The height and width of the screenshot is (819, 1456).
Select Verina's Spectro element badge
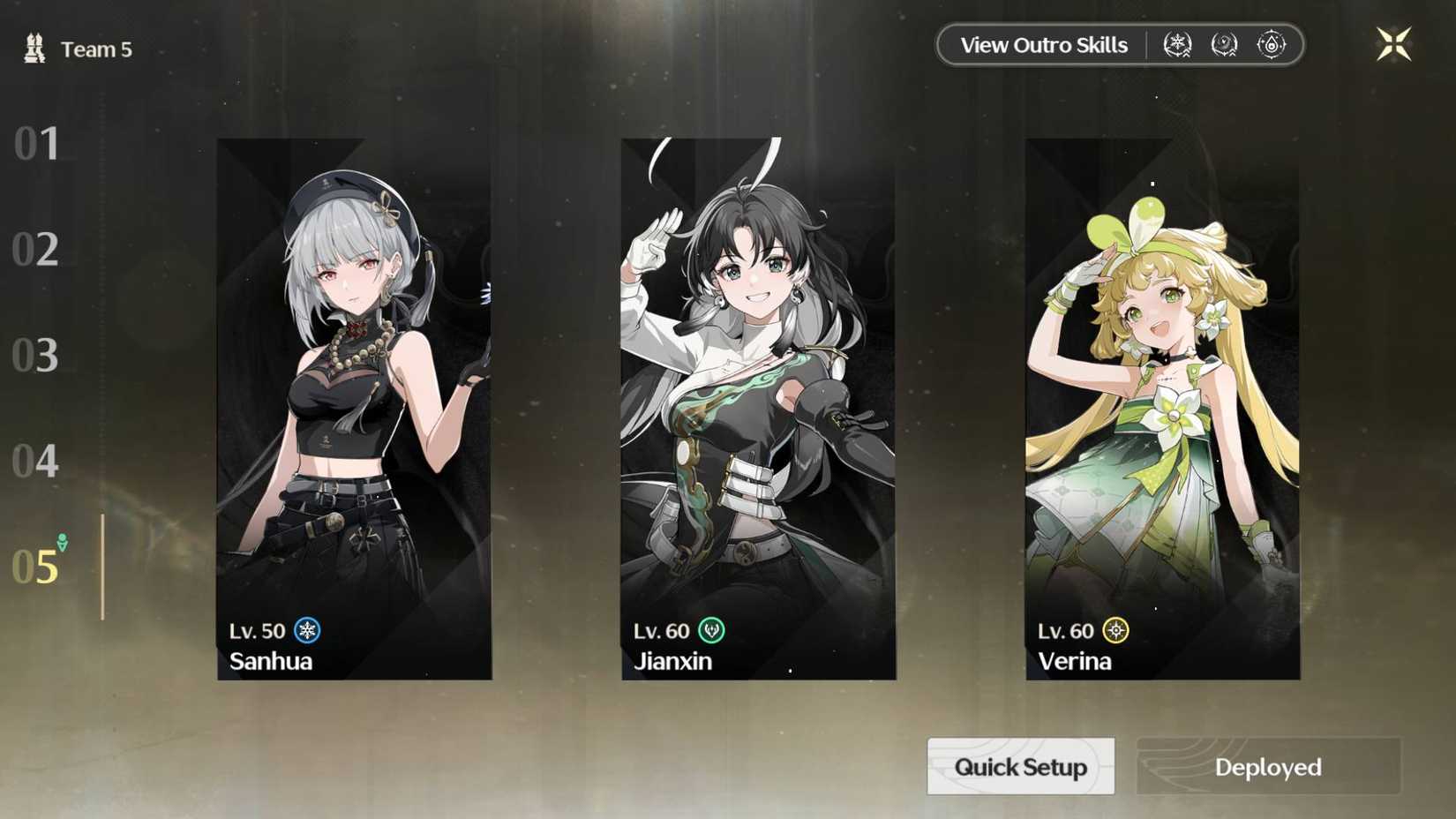(x=1115, y=631)
